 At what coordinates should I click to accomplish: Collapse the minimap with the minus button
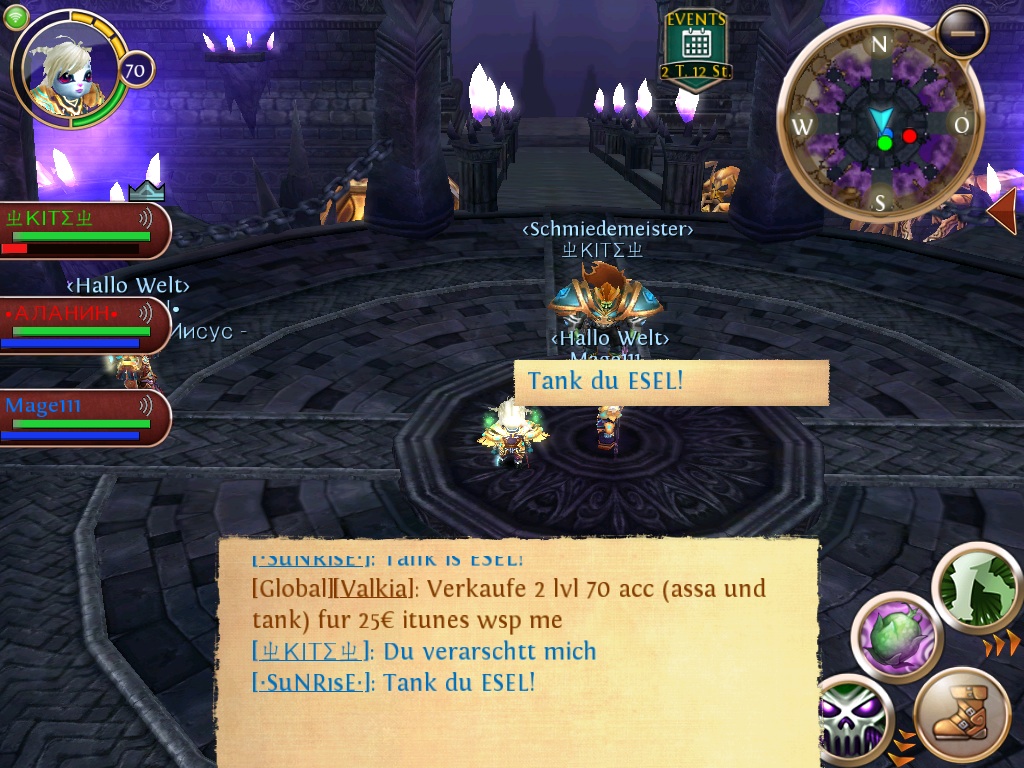click(x=962, y=32)
